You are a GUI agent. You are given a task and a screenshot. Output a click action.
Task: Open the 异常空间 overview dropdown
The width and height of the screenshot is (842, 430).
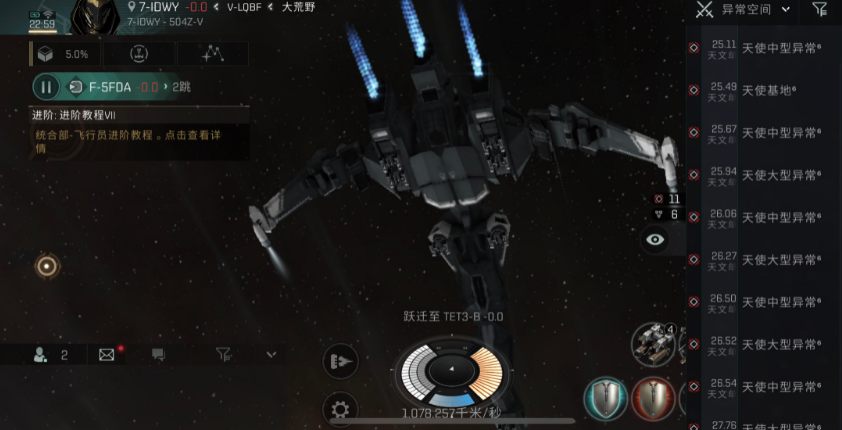756,10
